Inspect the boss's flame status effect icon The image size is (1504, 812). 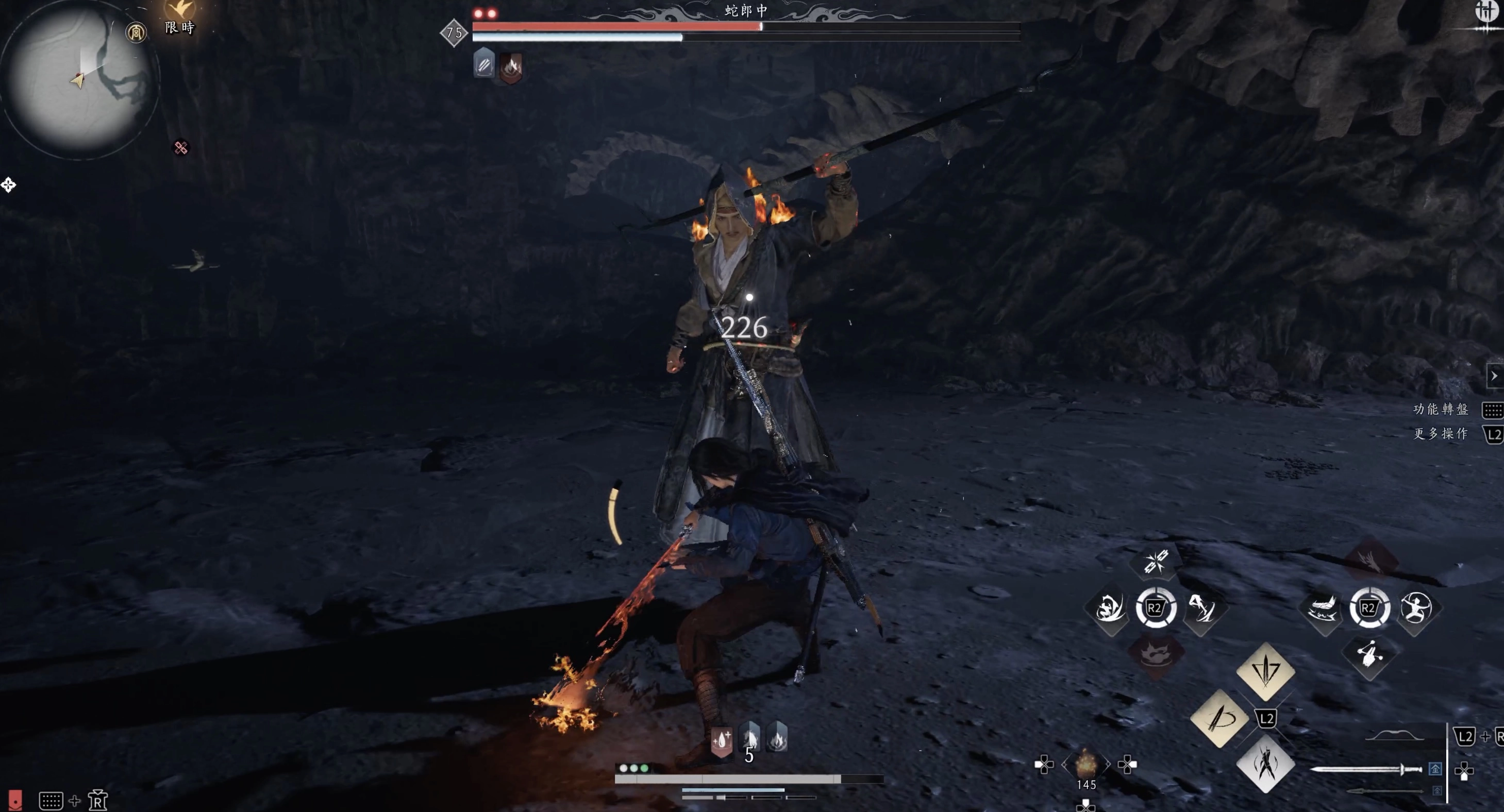click(x=511, y=66)
